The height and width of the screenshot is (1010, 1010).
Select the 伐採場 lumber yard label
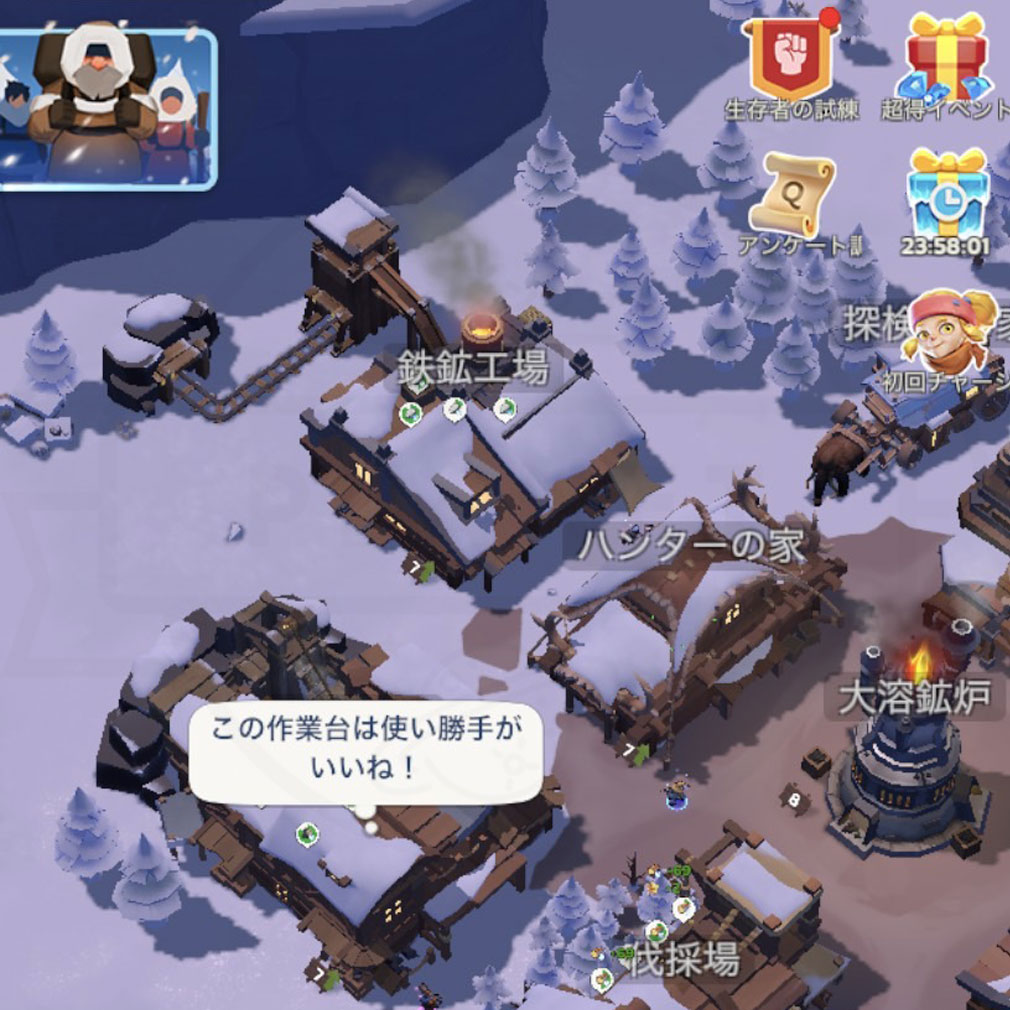coord(685,961)
